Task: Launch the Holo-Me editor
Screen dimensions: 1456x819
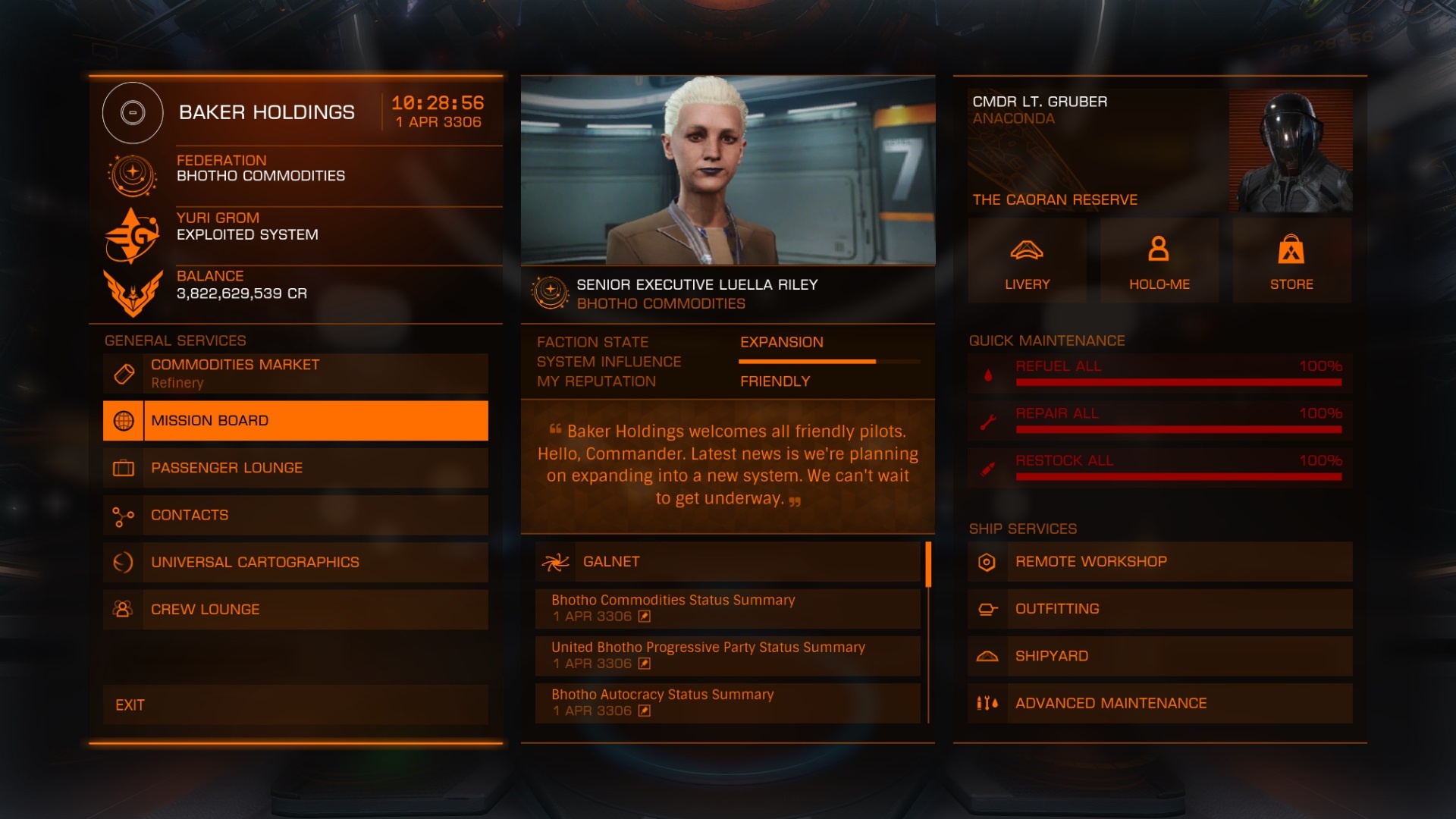Action: (1159, 262)
